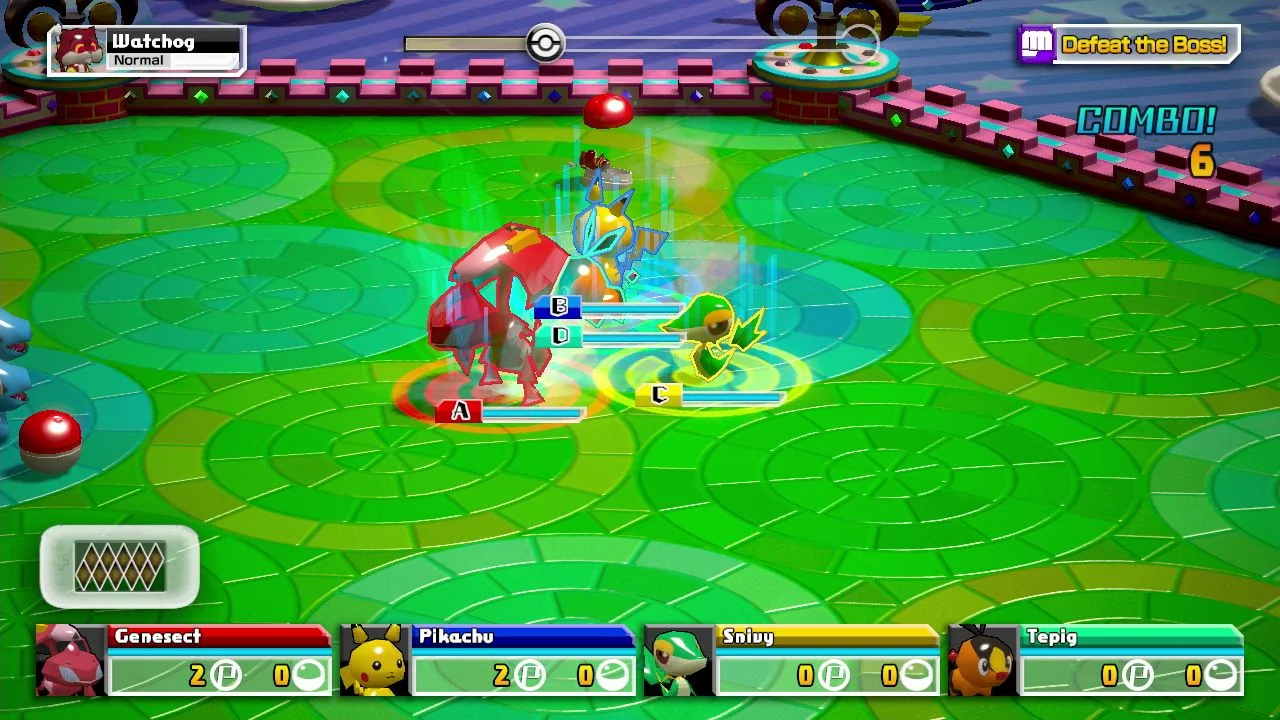Click the red Poké Ball on the field
The image size is (1280, 720).
pyautogui.click(x=48, y=439)
